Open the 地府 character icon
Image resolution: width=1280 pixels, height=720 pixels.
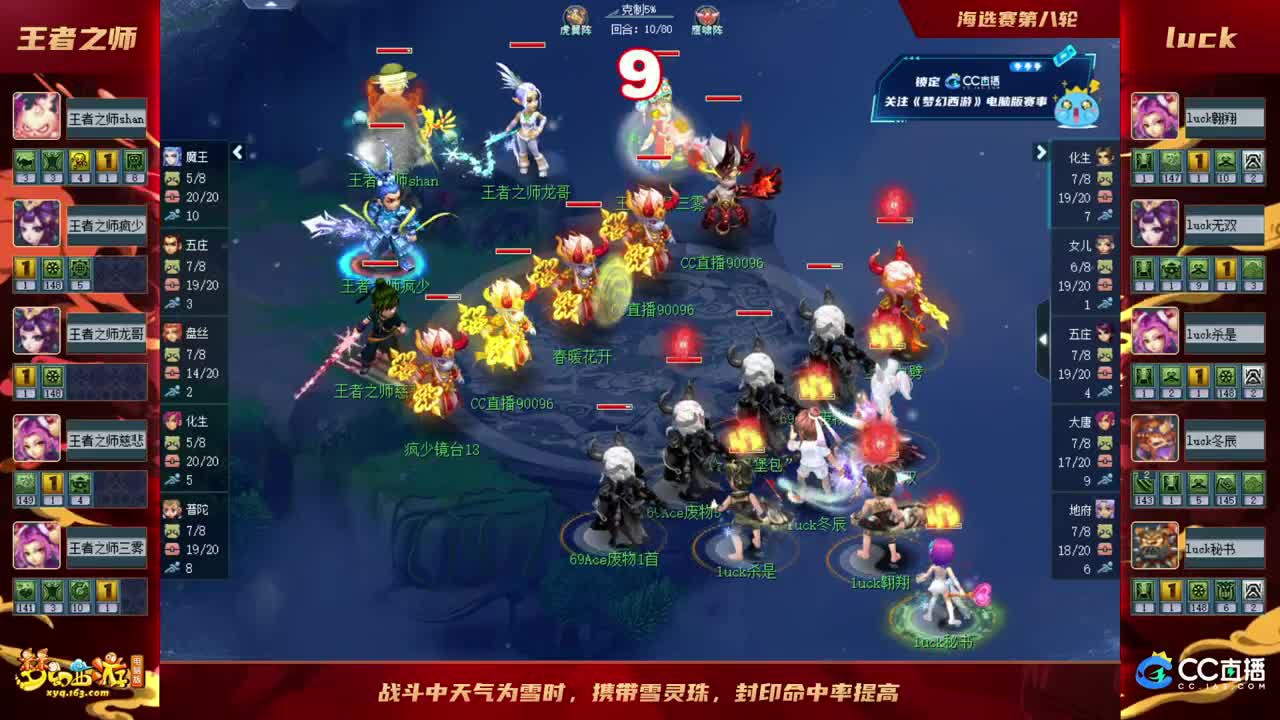pos(1105,508)
